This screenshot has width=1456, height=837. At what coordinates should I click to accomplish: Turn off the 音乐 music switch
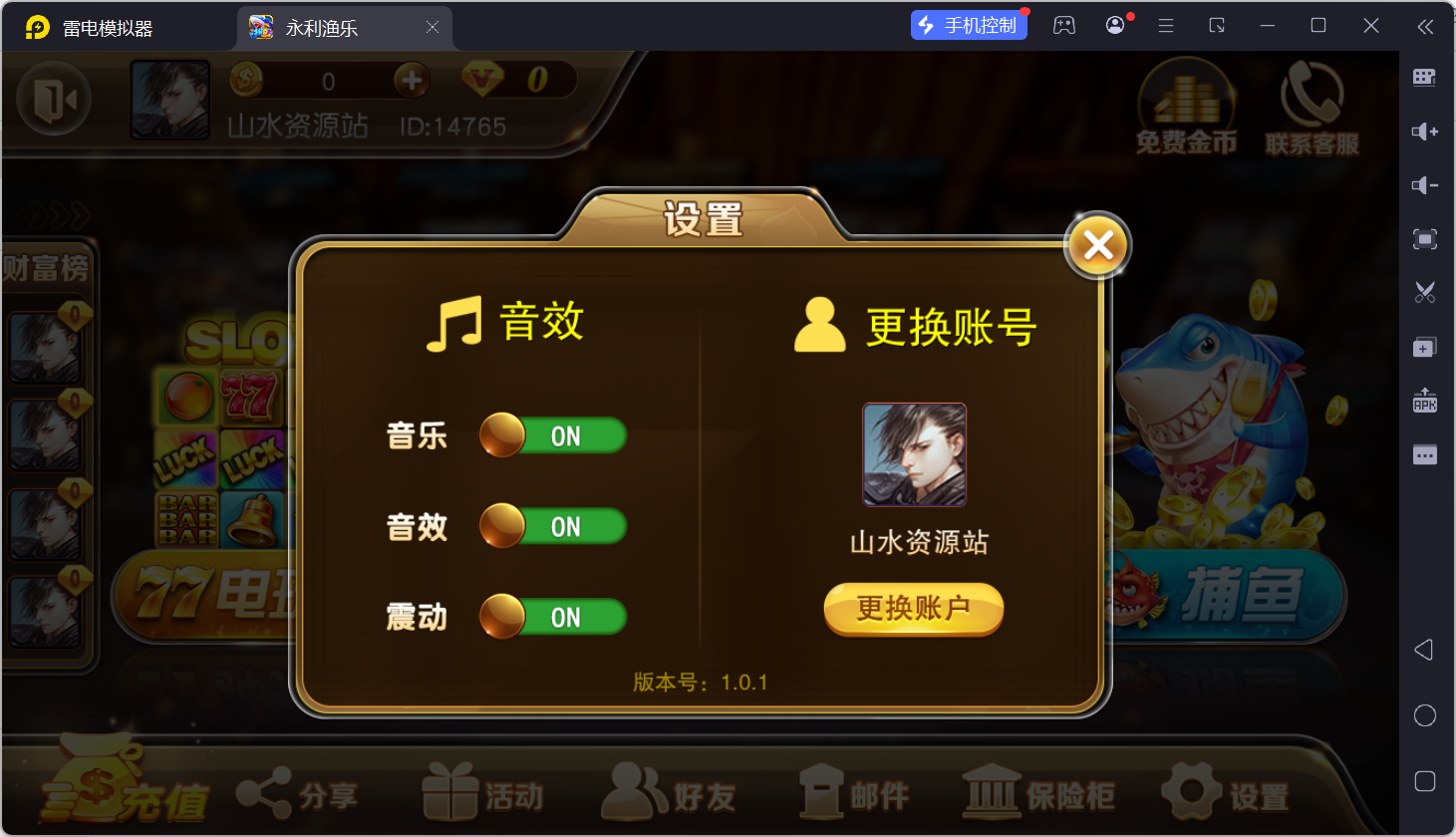click(552, 435)
